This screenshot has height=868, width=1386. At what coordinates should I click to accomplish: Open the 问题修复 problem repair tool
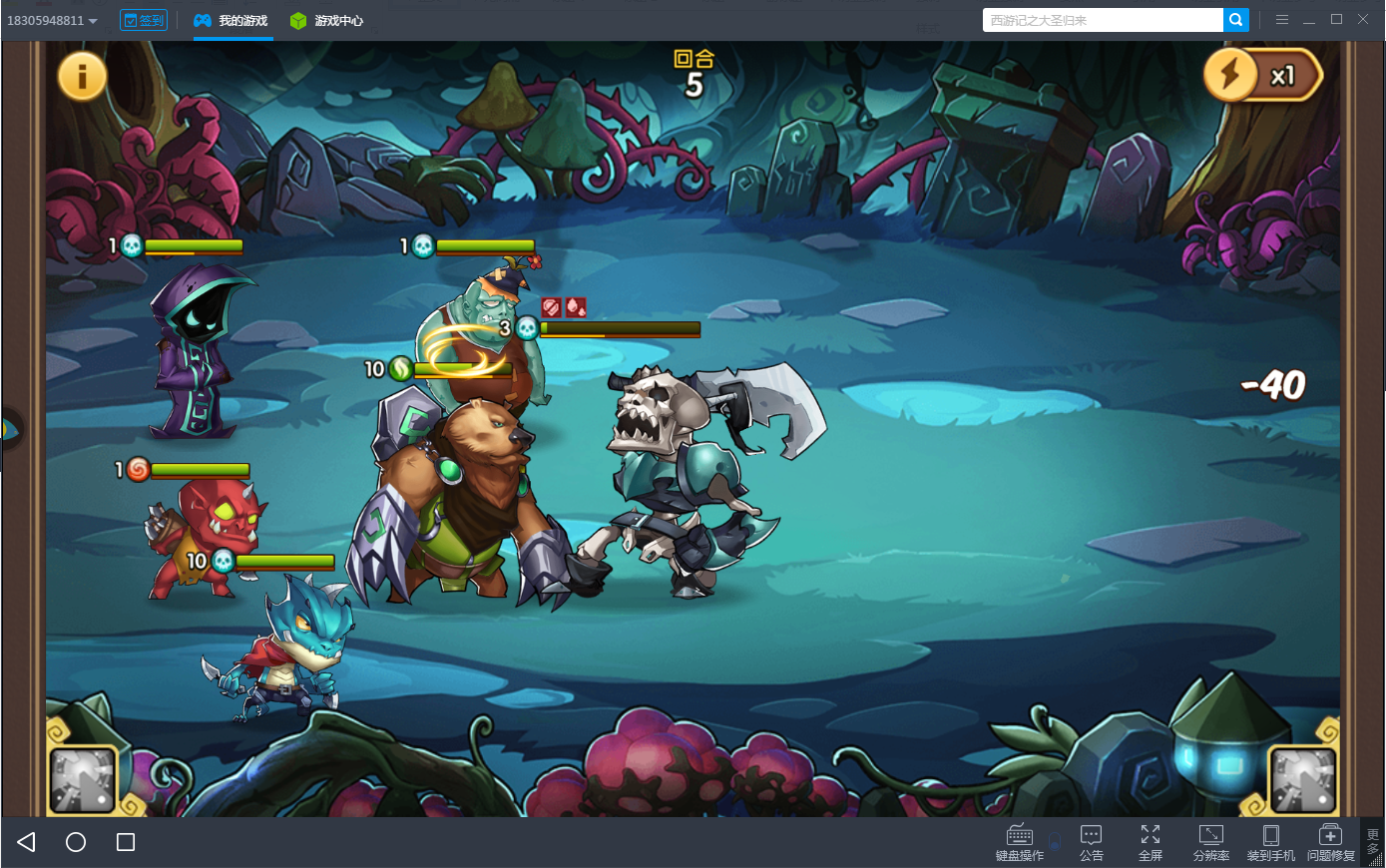tap(1331, 842)
